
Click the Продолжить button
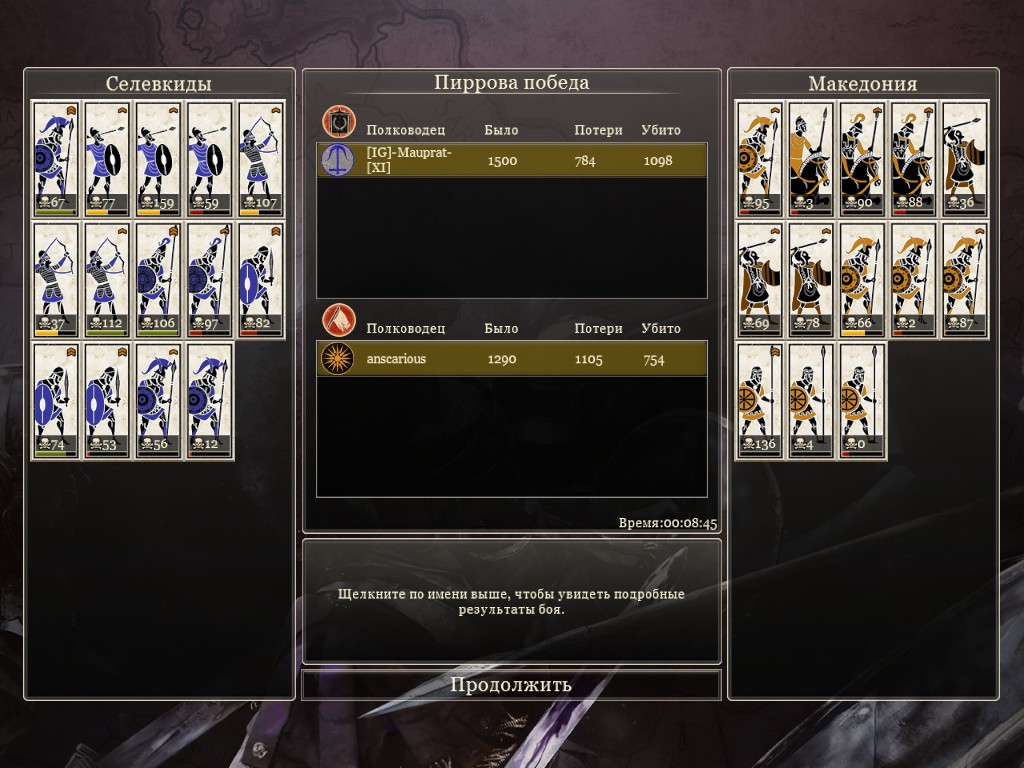point(511,685)
